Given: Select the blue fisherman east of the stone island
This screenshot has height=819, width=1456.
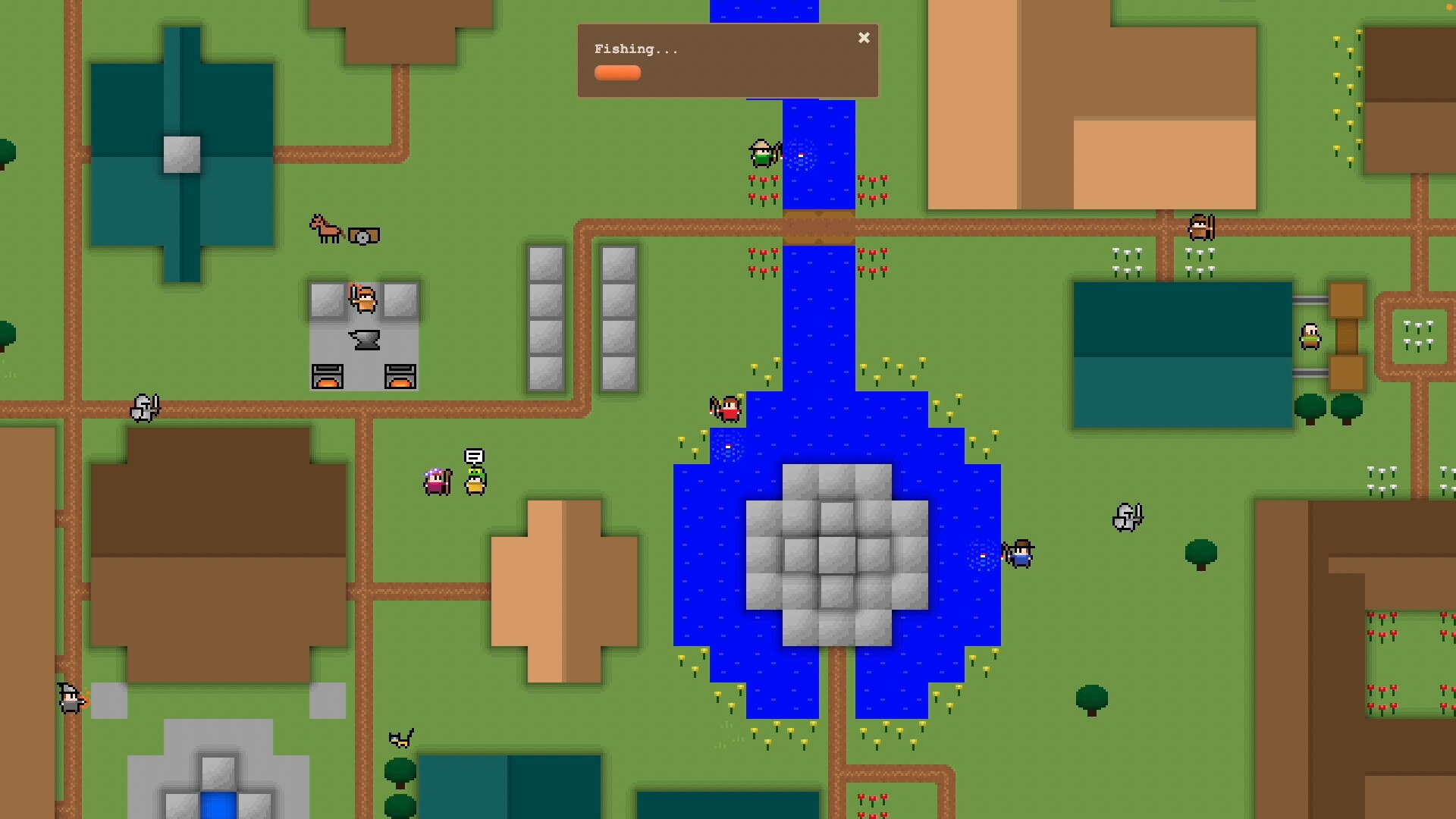Looking at the screenshot, I should [1020, 554].
